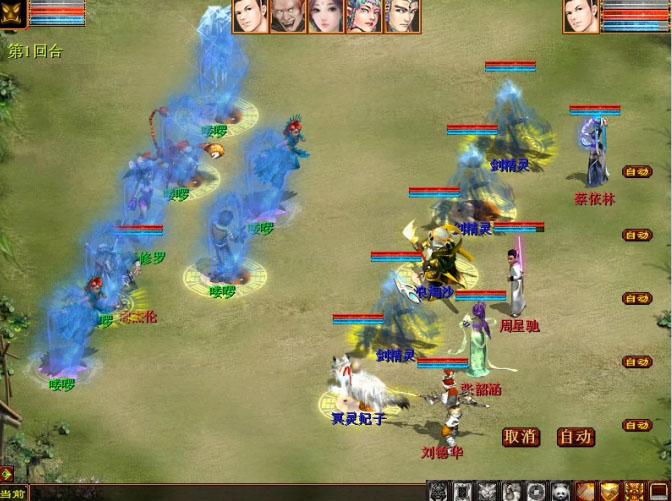Viewport: 672px width, 501px height.
Task: Click the ancient coin icon in toolbar
Action: click(x=537, y=491)
